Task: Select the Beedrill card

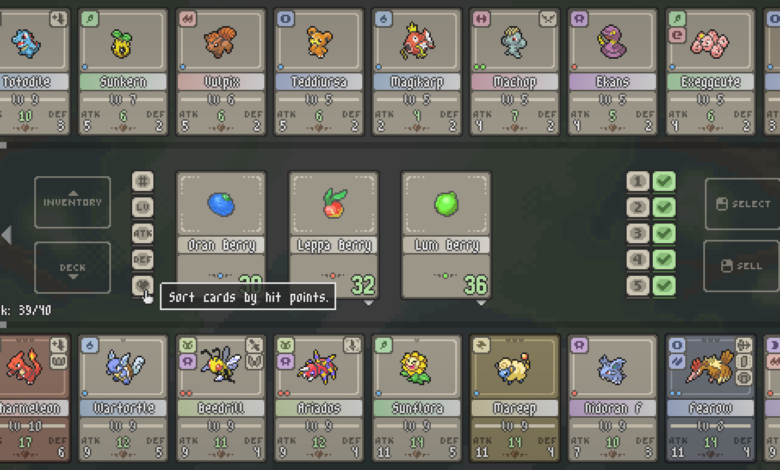Action: click(x=221, y=397)
